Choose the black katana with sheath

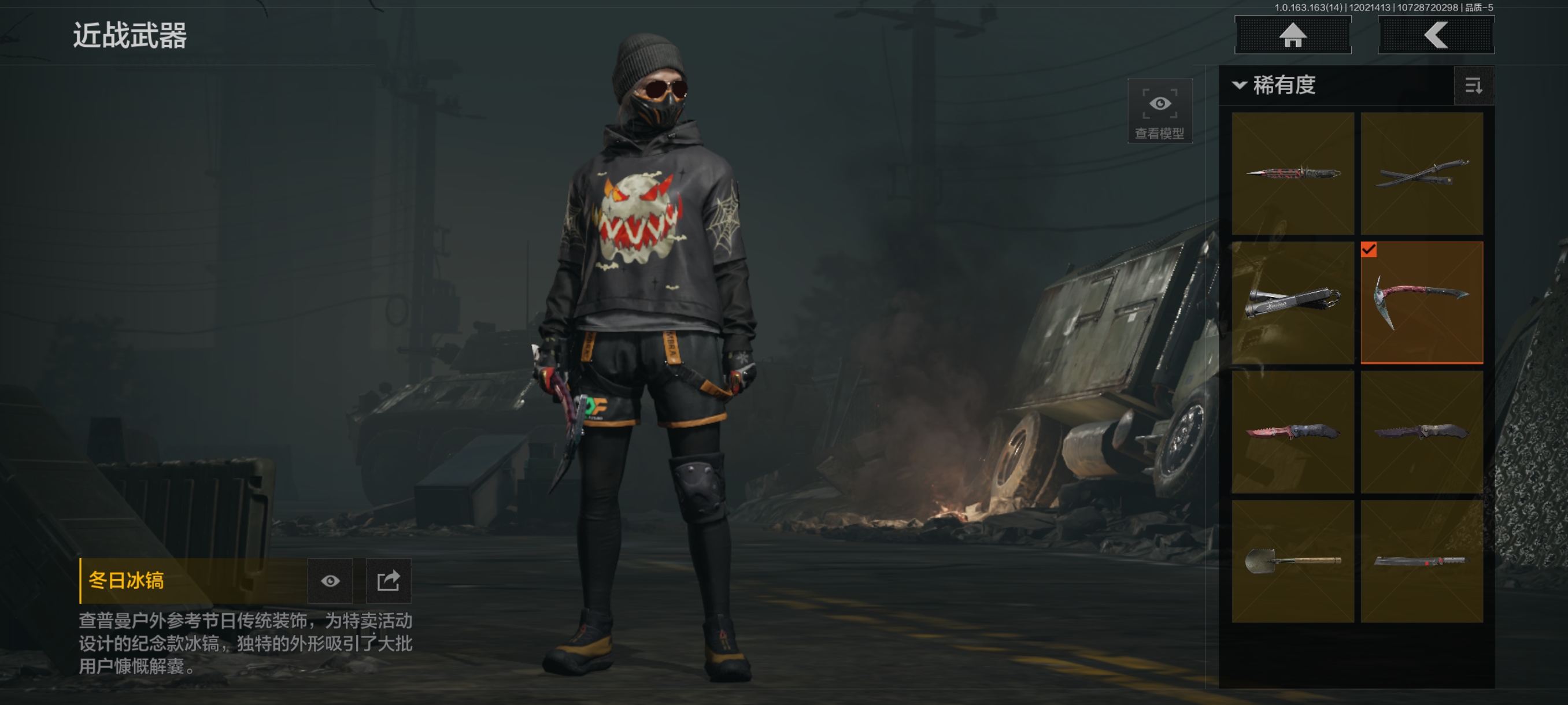[1421, 173]
